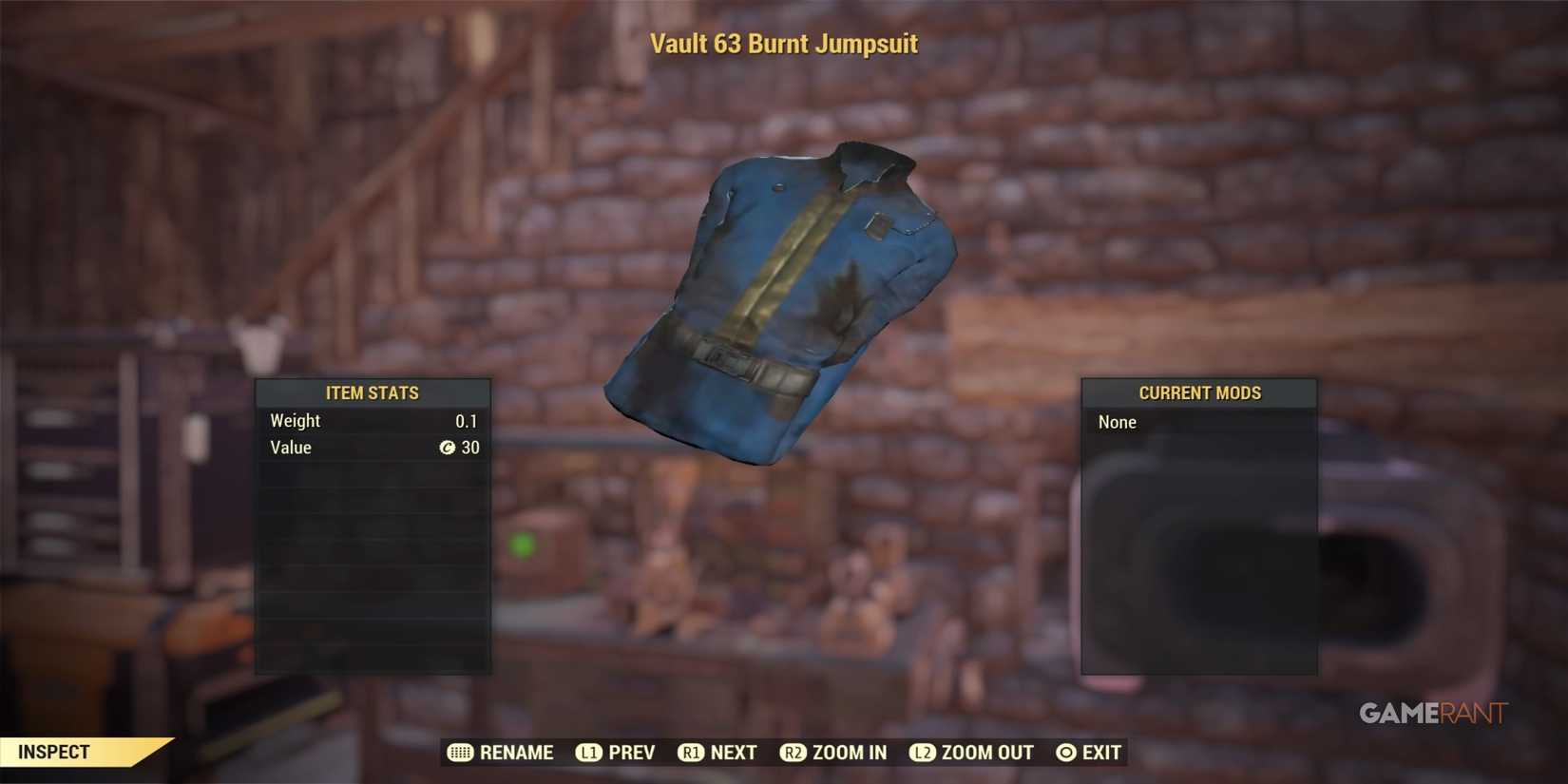Image resolution: width=1568 pixels, height=784 pixels.
Task: Click the L1 button icon beside PREV
Action: pos(589,753)
